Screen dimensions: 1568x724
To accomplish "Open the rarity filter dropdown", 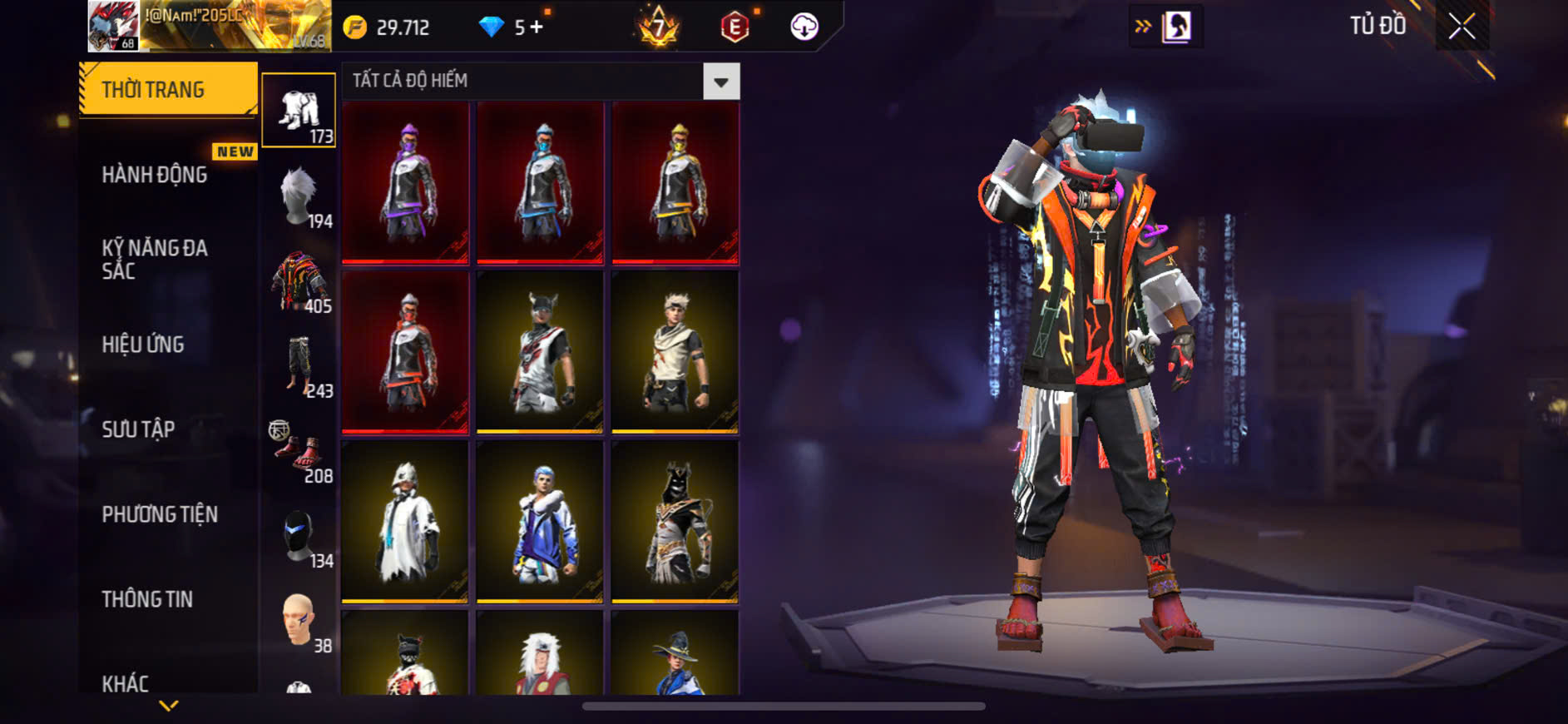I will point(720,82).
